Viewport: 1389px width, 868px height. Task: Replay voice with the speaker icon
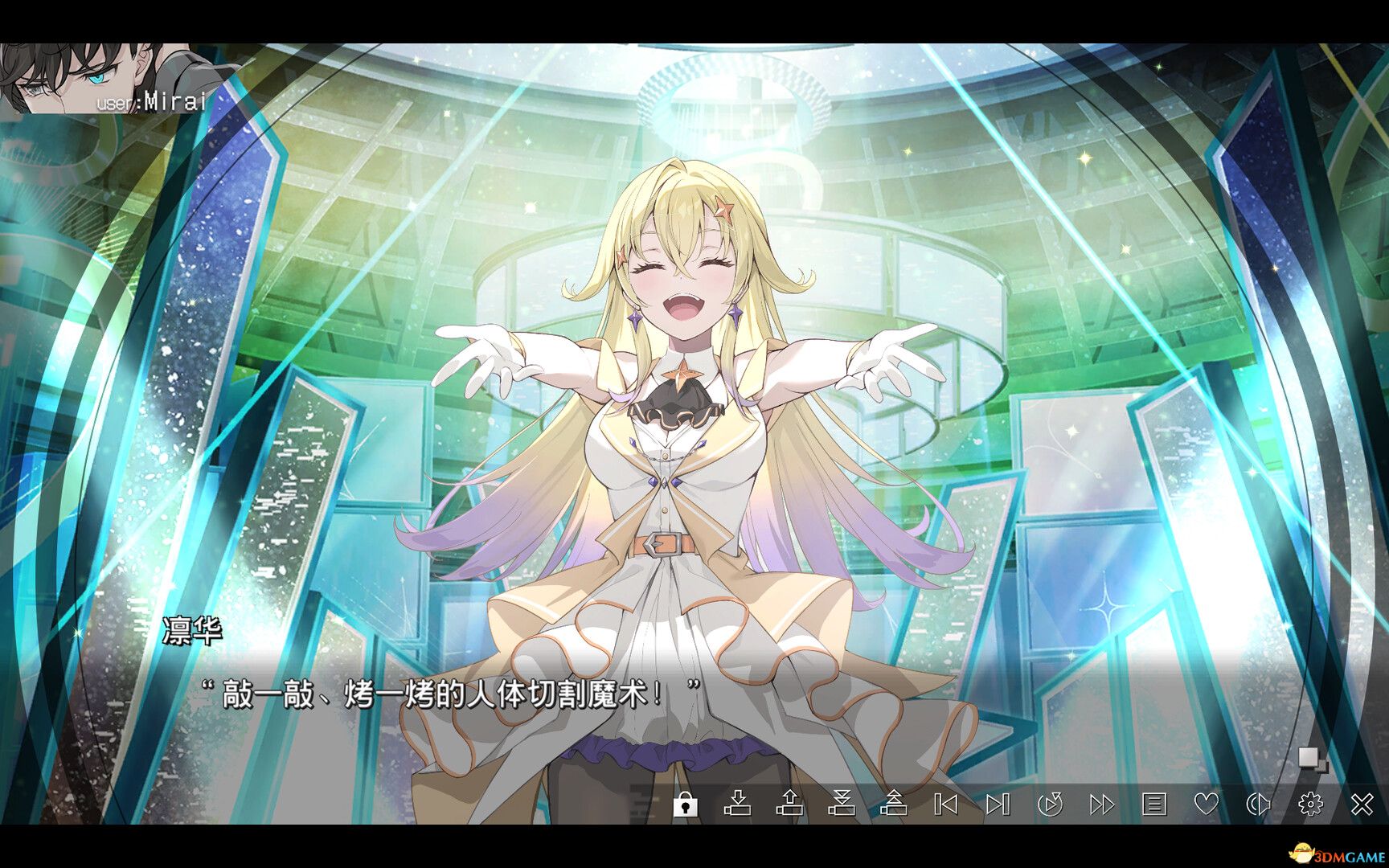point(1258,806)
